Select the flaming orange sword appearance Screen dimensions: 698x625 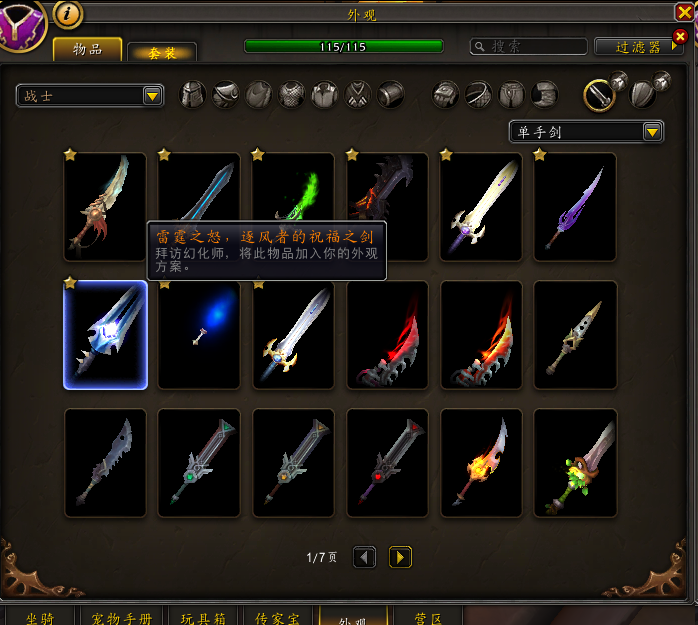tap(481, 462)
